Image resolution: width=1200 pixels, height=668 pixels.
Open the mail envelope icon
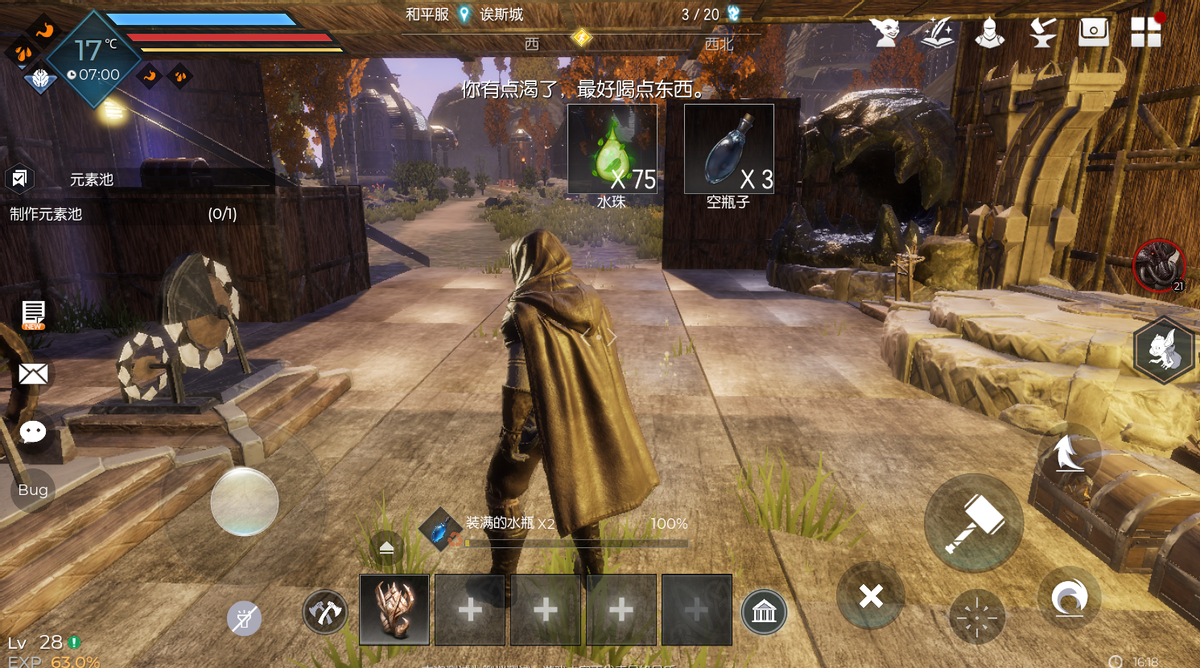[x=33, y=374]
